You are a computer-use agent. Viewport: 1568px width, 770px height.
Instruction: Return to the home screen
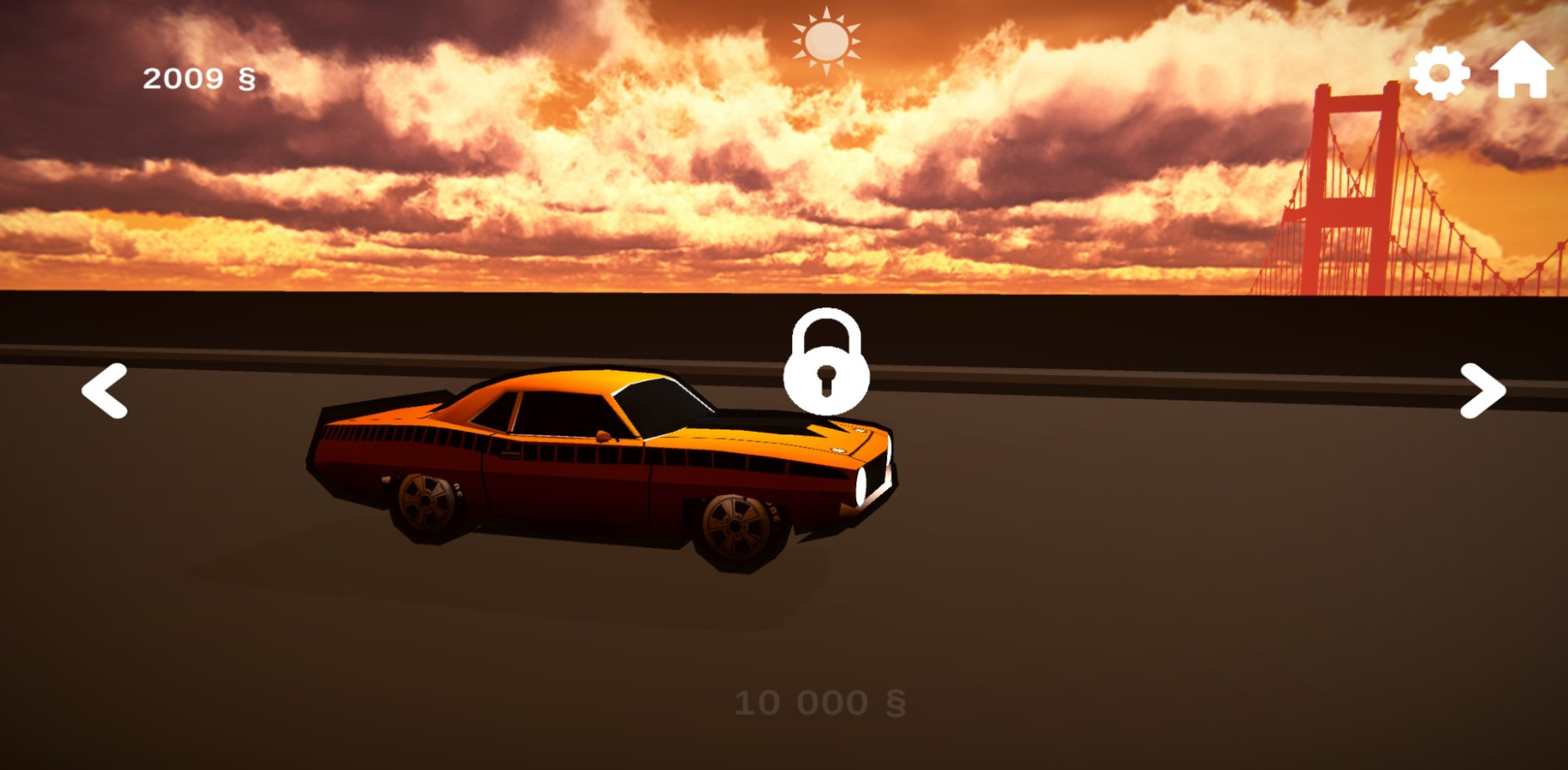coord(1522,70)
